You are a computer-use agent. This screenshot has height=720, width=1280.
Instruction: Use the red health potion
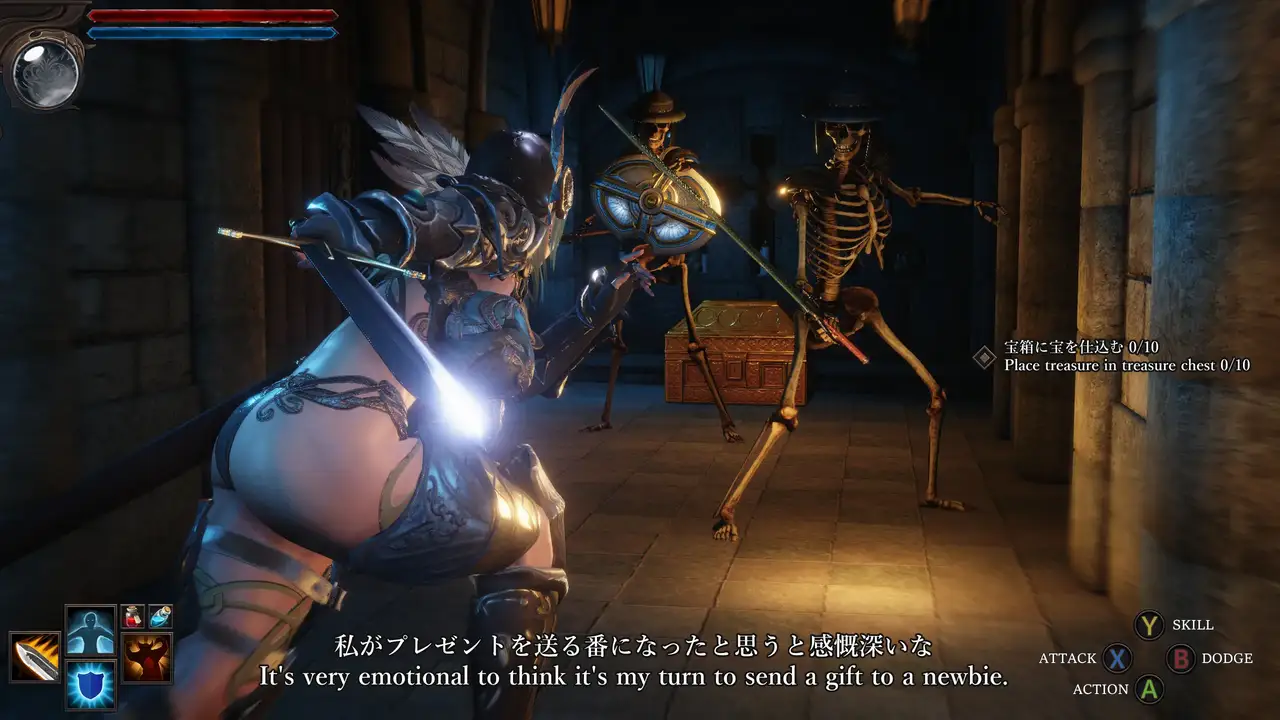(x=133, y=616)
